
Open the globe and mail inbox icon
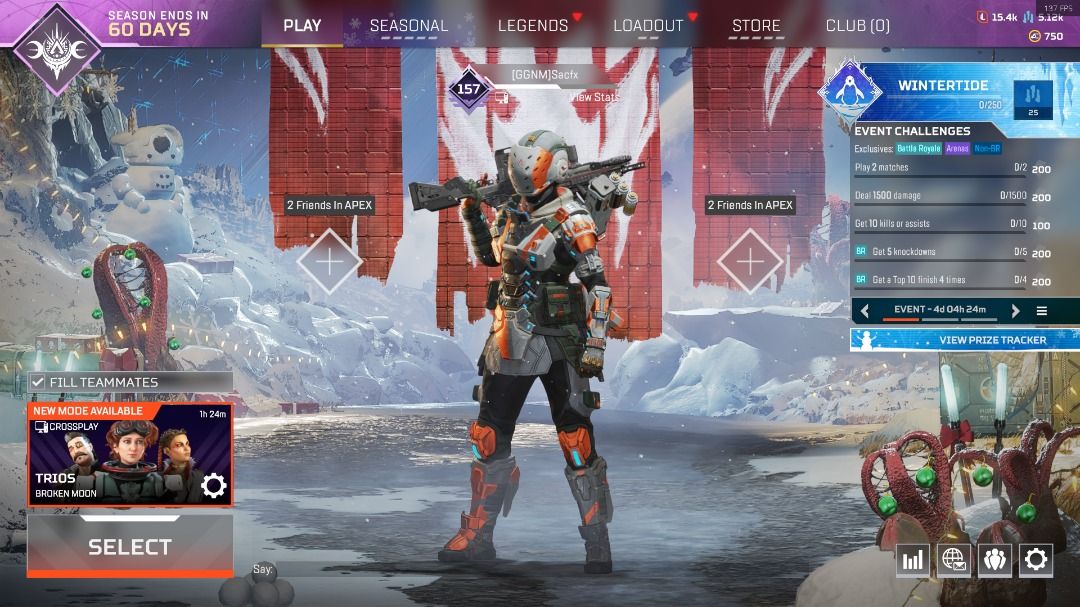[953, 560]
